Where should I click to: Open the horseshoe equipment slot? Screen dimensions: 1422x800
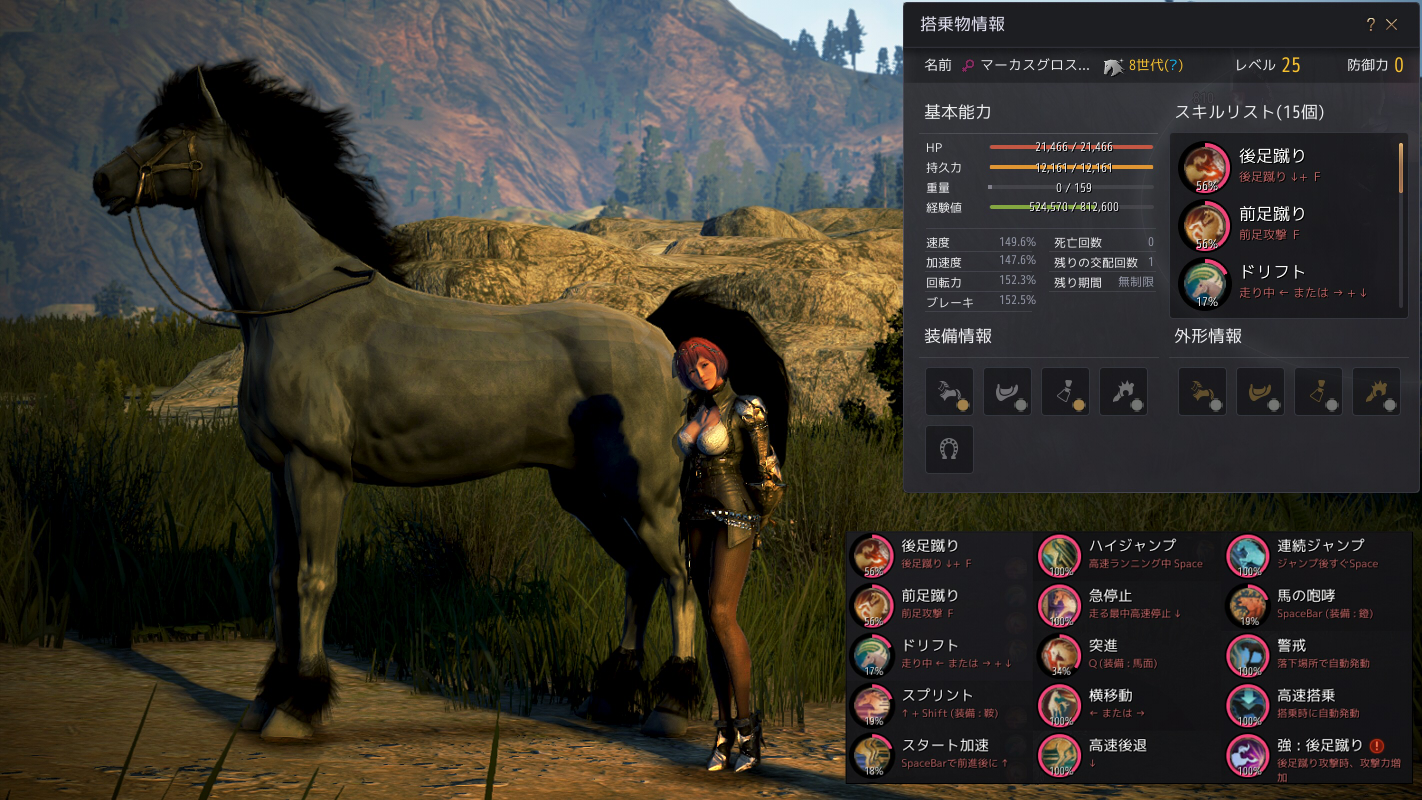pos(947,449)
